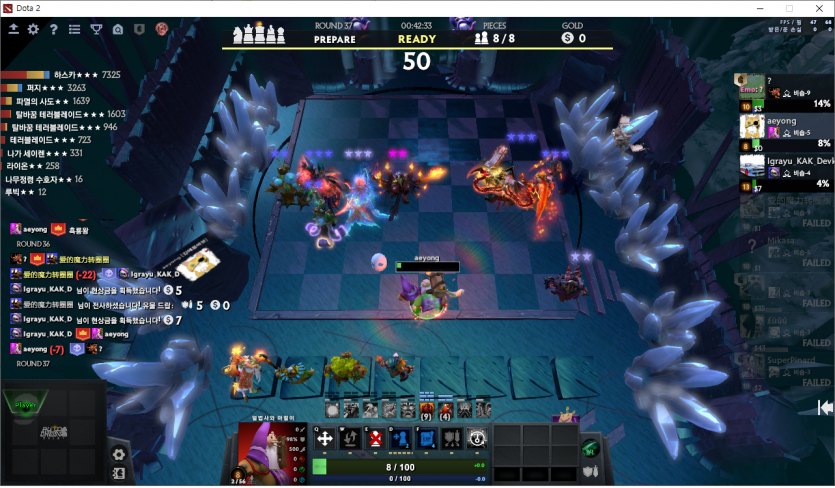Image resolution: width=835 pixels, height=488 pixels.
Task: Open the scoreboard list icon
Action: click(x=74, y=29)
